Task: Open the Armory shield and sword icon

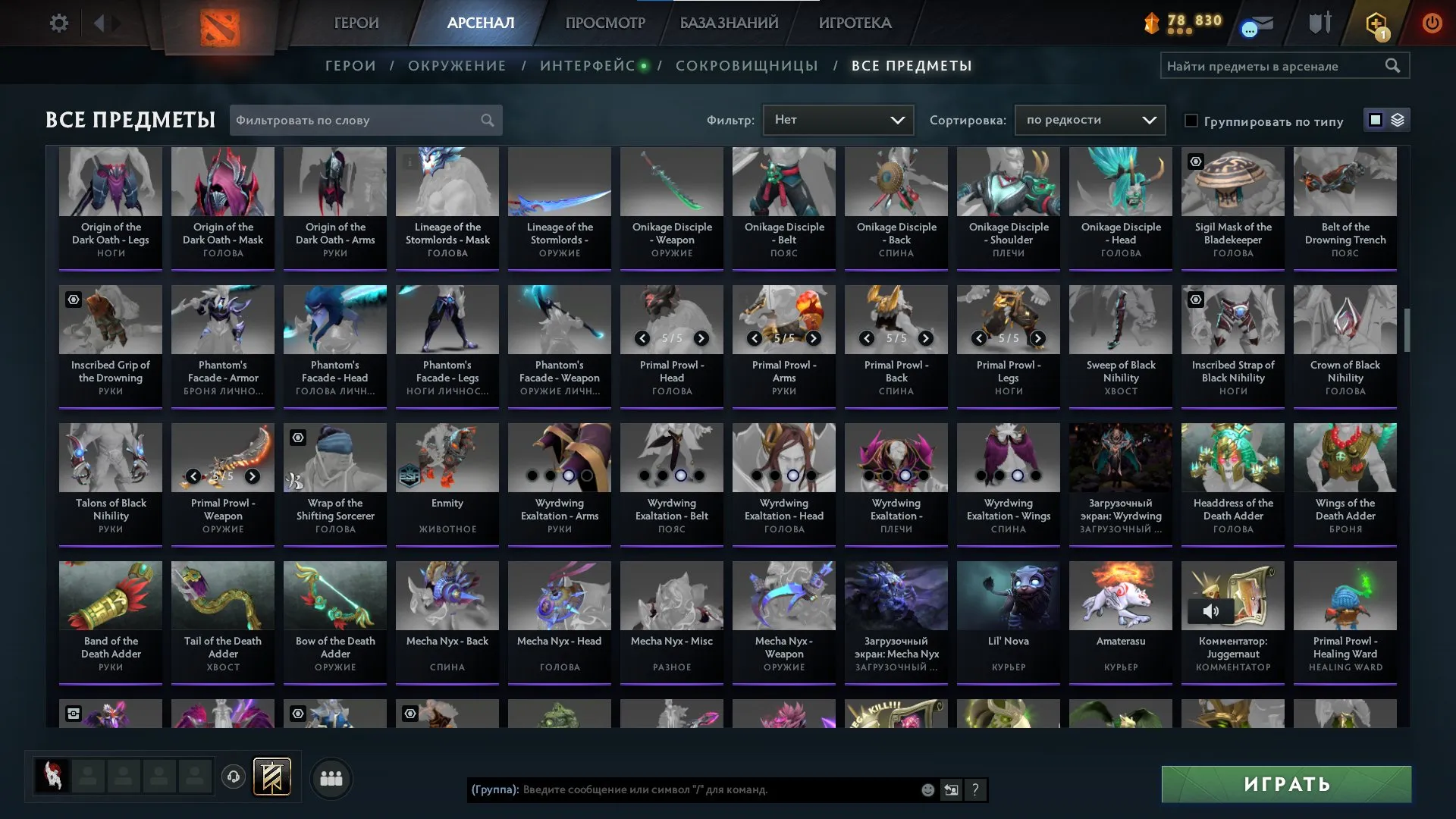Action: coord(1319,21)
